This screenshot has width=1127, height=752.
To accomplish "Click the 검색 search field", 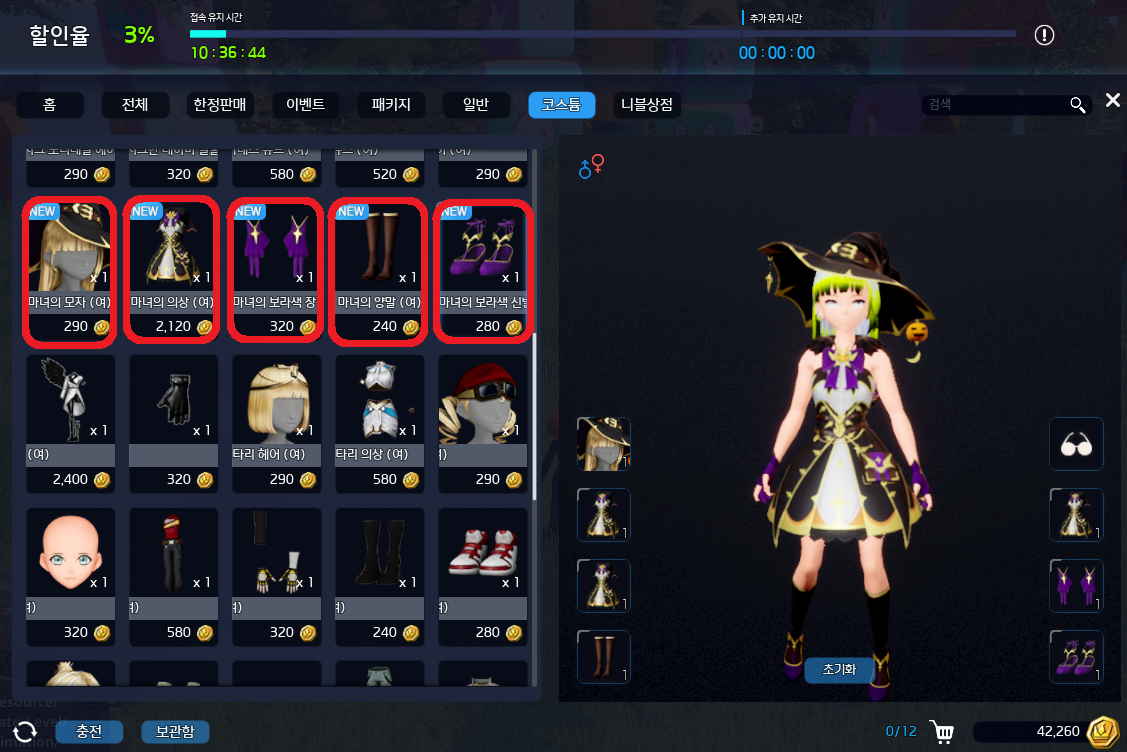I will (x=995, y=105).
